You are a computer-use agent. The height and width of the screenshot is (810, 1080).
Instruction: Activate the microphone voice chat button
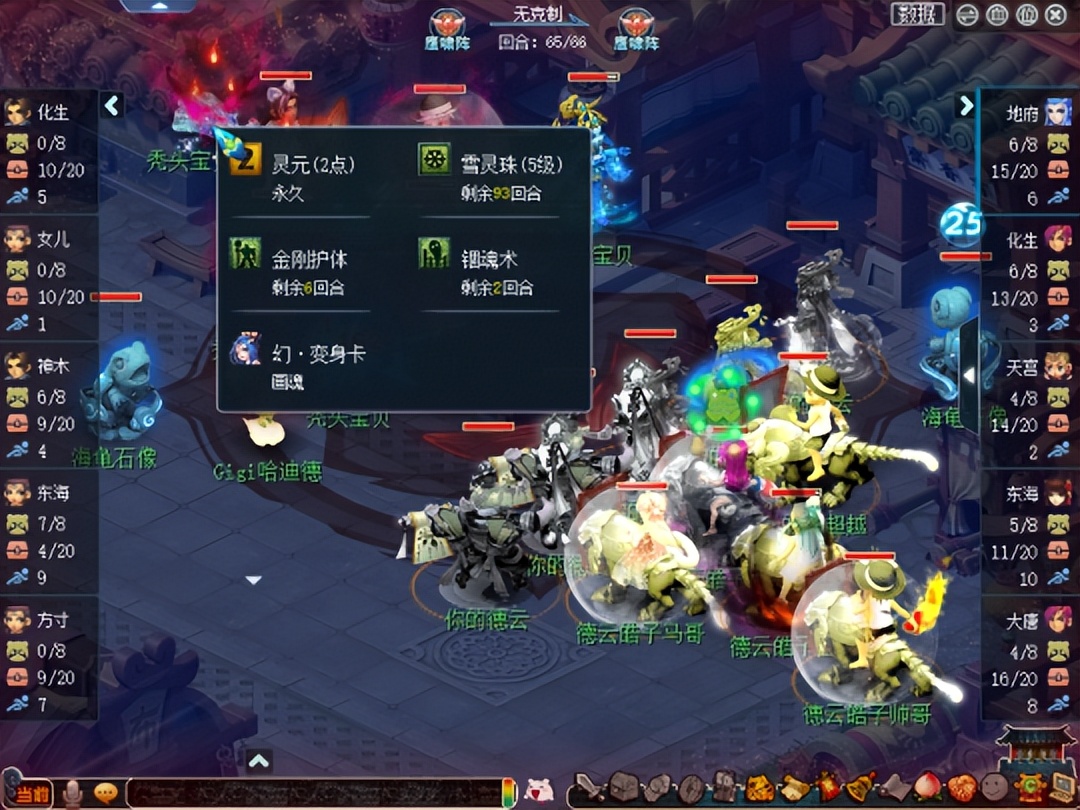coord(73,792)
